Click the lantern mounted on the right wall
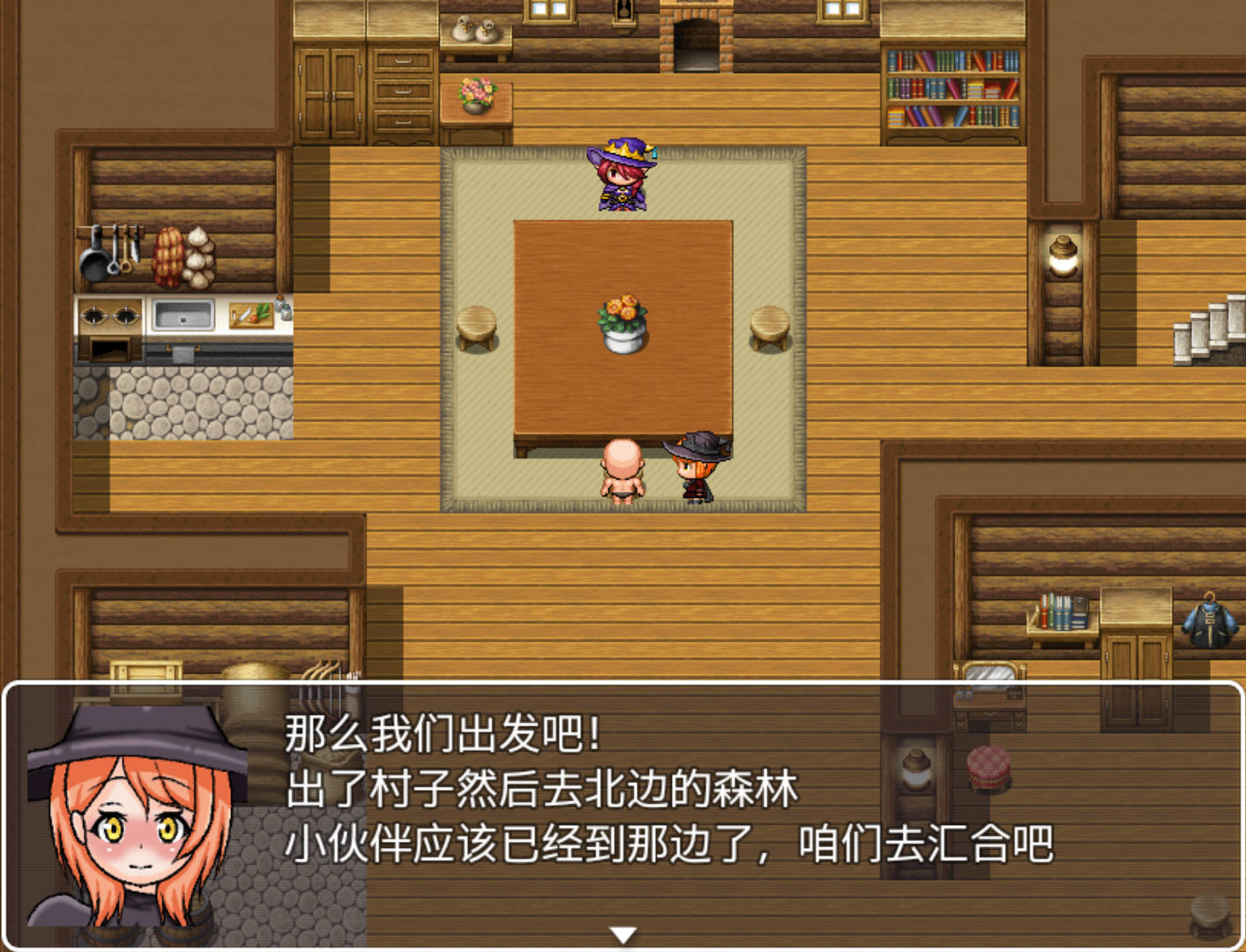1246x952 pixels. pyautogui.click(x=1061, y=254)
